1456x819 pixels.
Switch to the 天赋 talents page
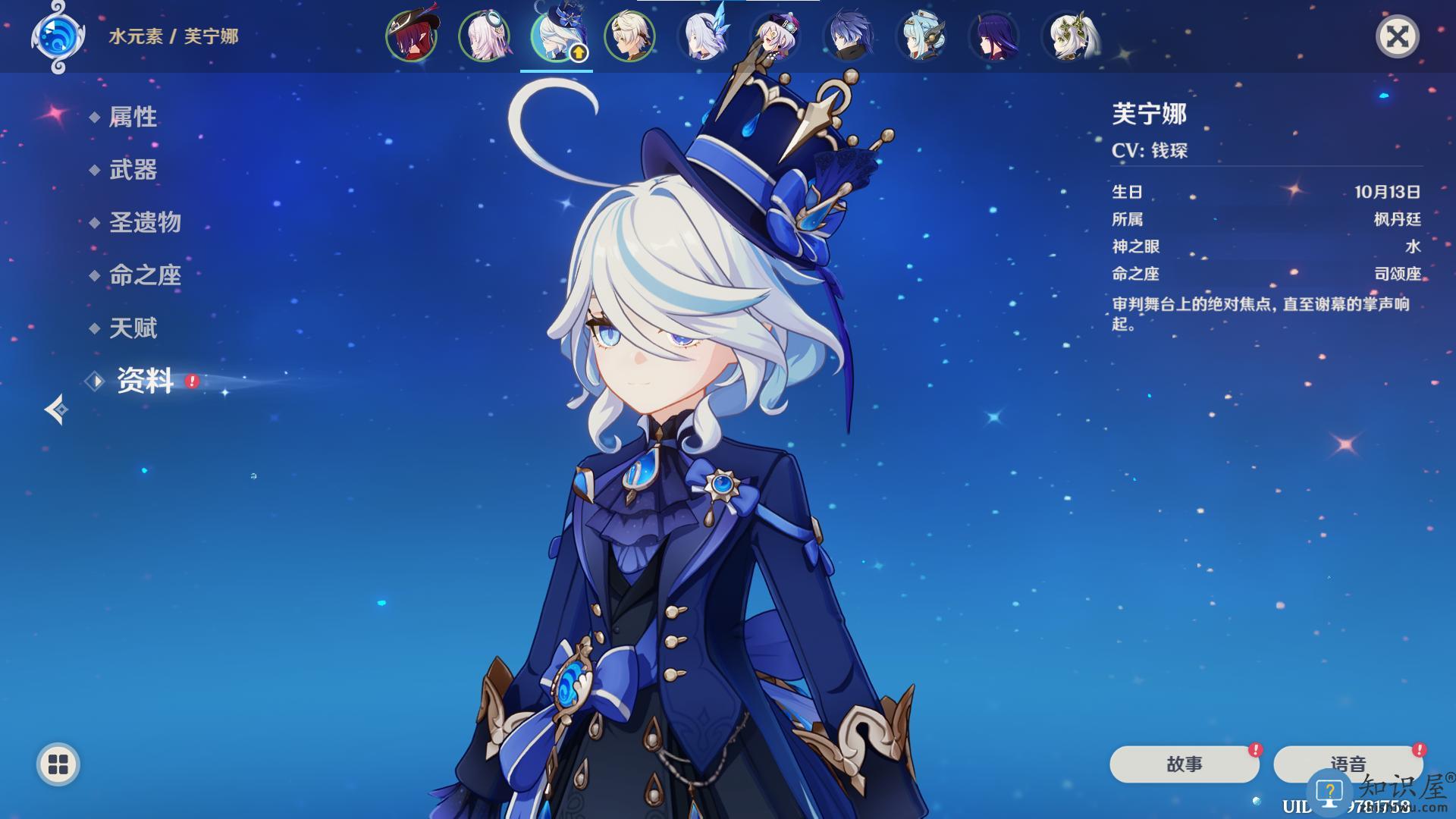(133, 328)
